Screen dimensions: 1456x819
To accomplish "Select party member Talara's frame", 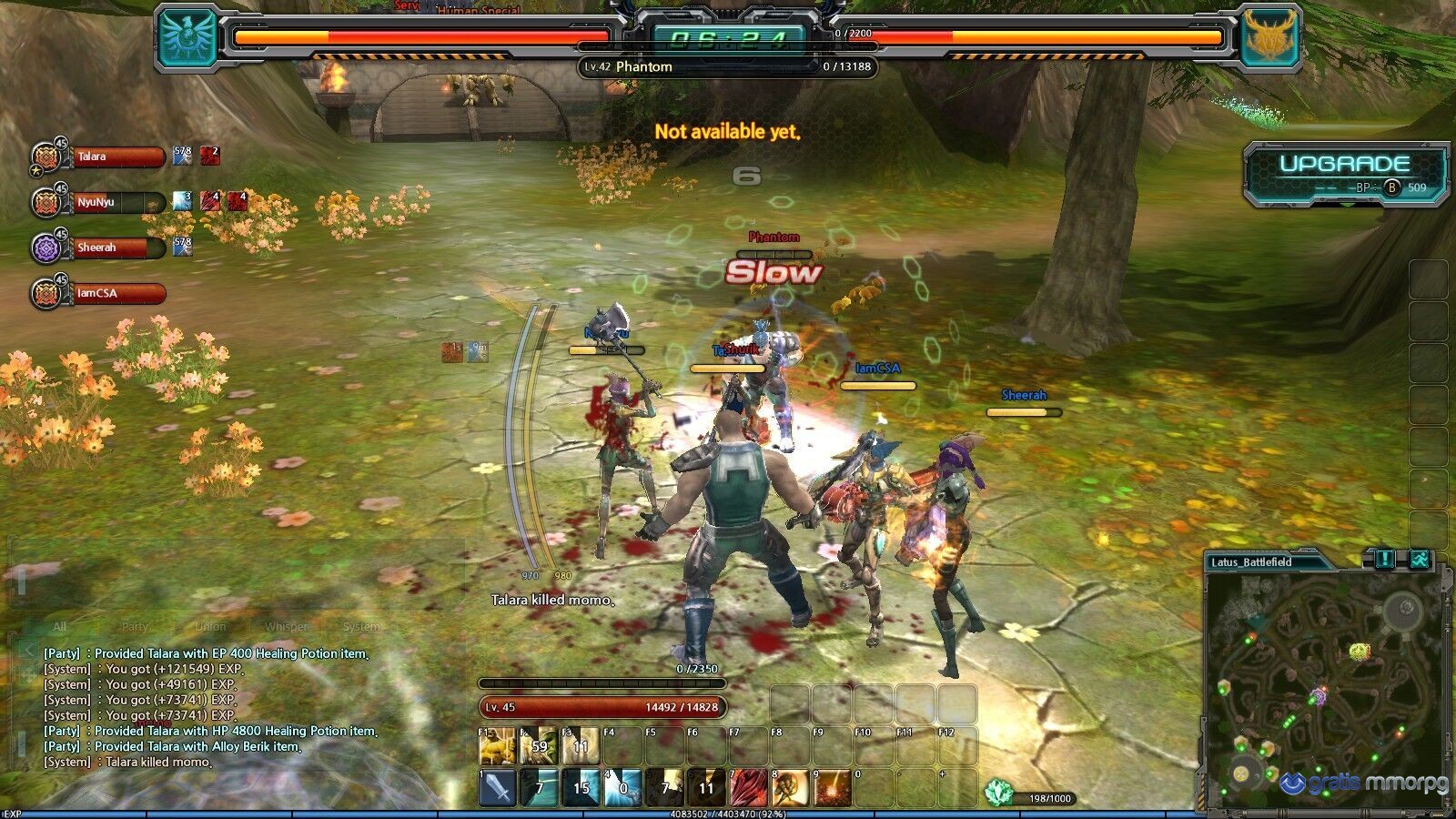I will point(117,157).
